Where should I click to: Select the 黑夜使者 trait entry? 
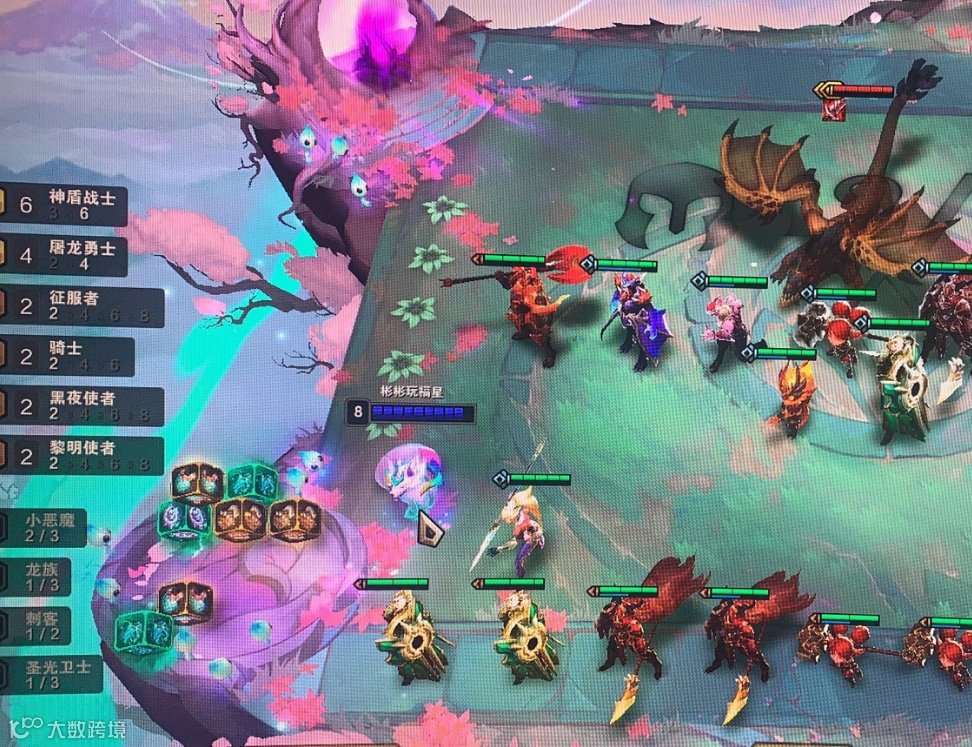pos(80,406)
